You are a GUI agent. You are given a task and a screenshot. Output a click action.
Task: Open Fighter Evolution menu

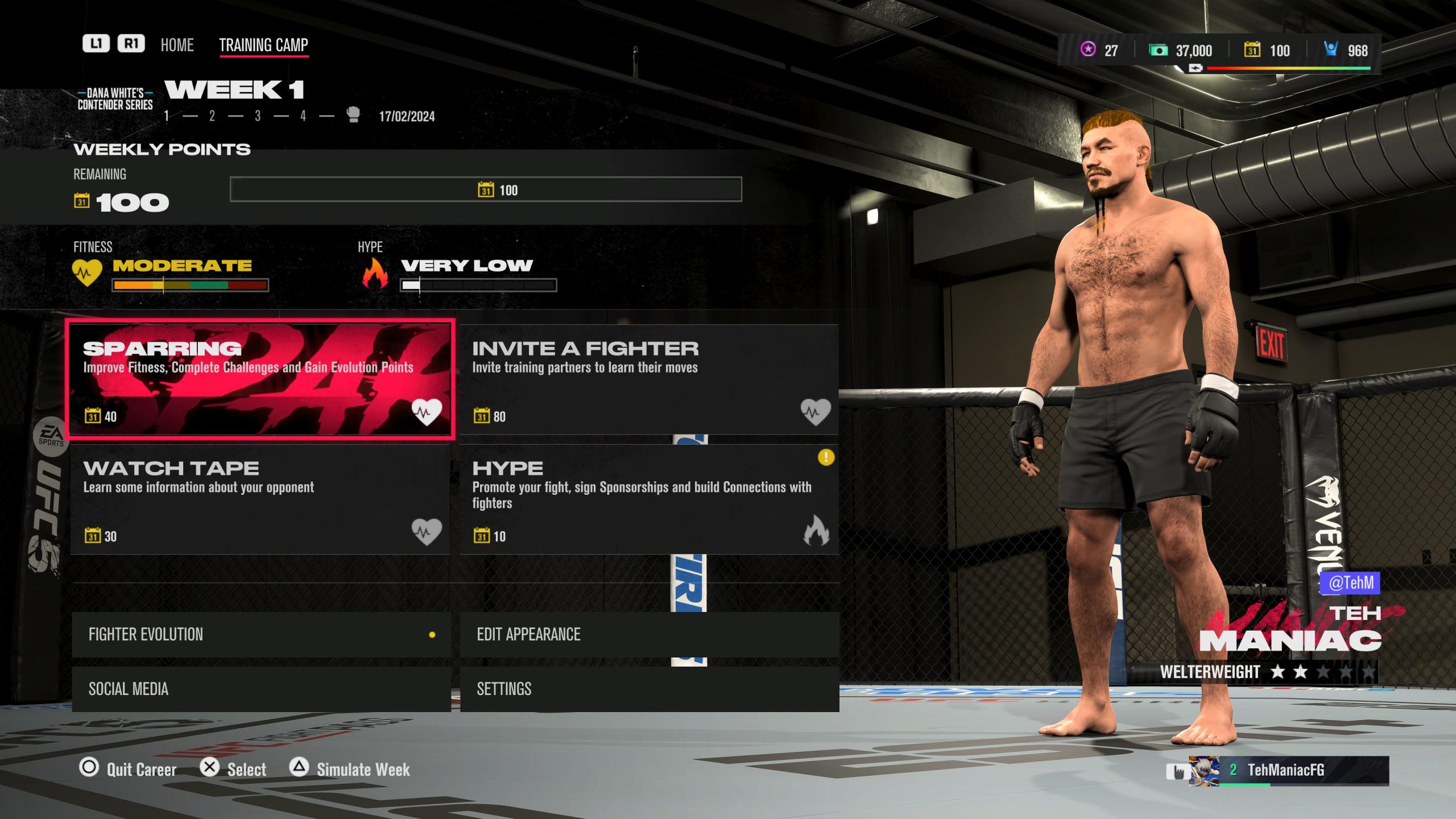[x=261, y=635]
